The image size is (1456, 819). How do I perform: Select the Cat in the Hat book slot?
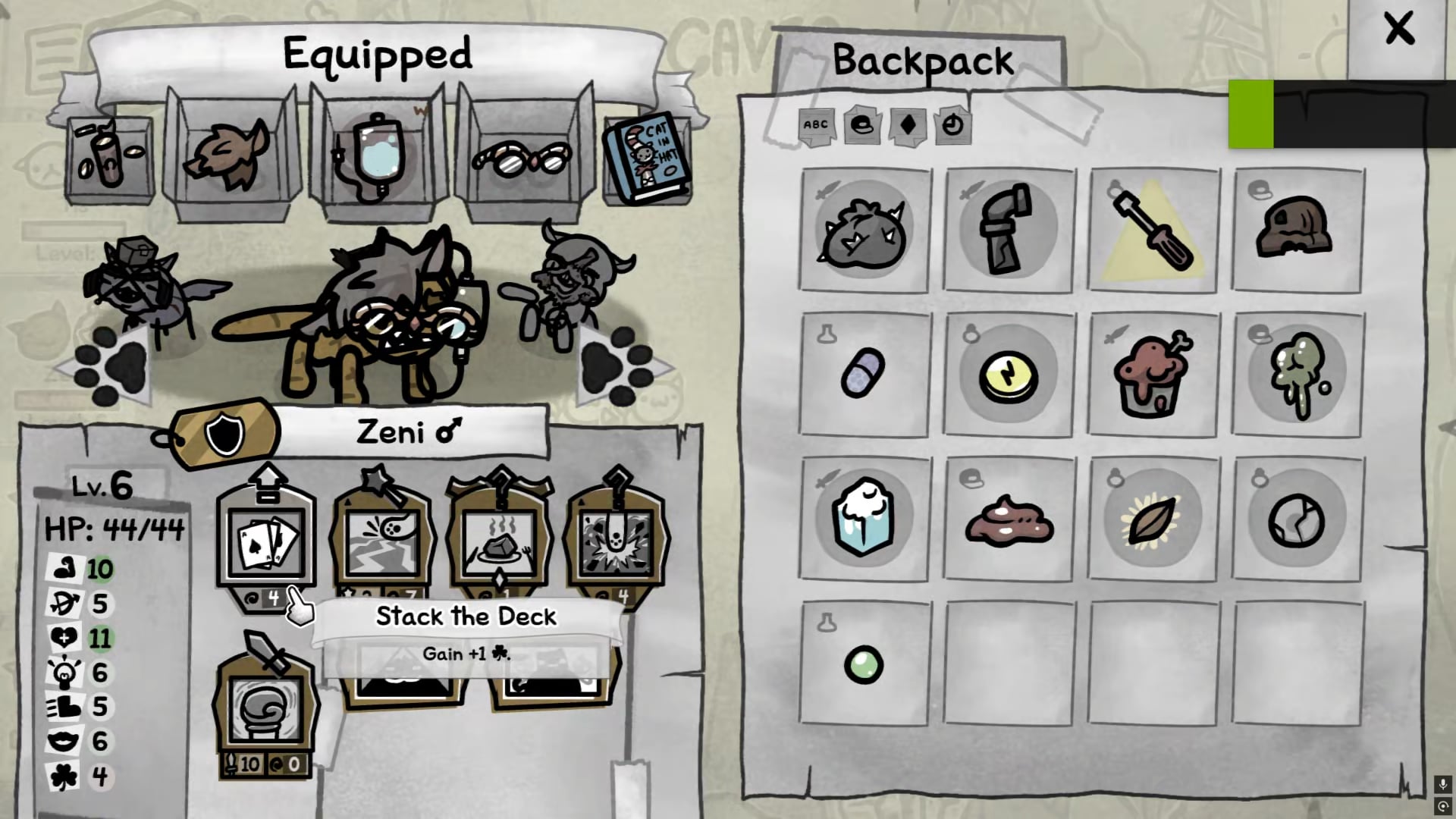click(x=647, y=159)
